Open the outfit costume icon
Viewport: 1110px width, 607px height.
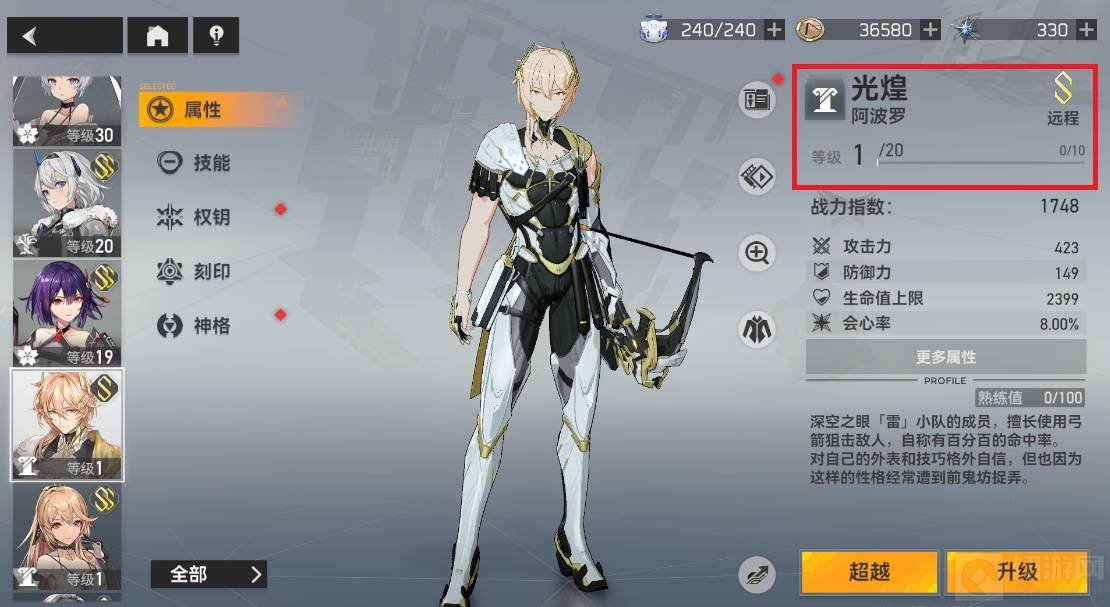point(757,328)
